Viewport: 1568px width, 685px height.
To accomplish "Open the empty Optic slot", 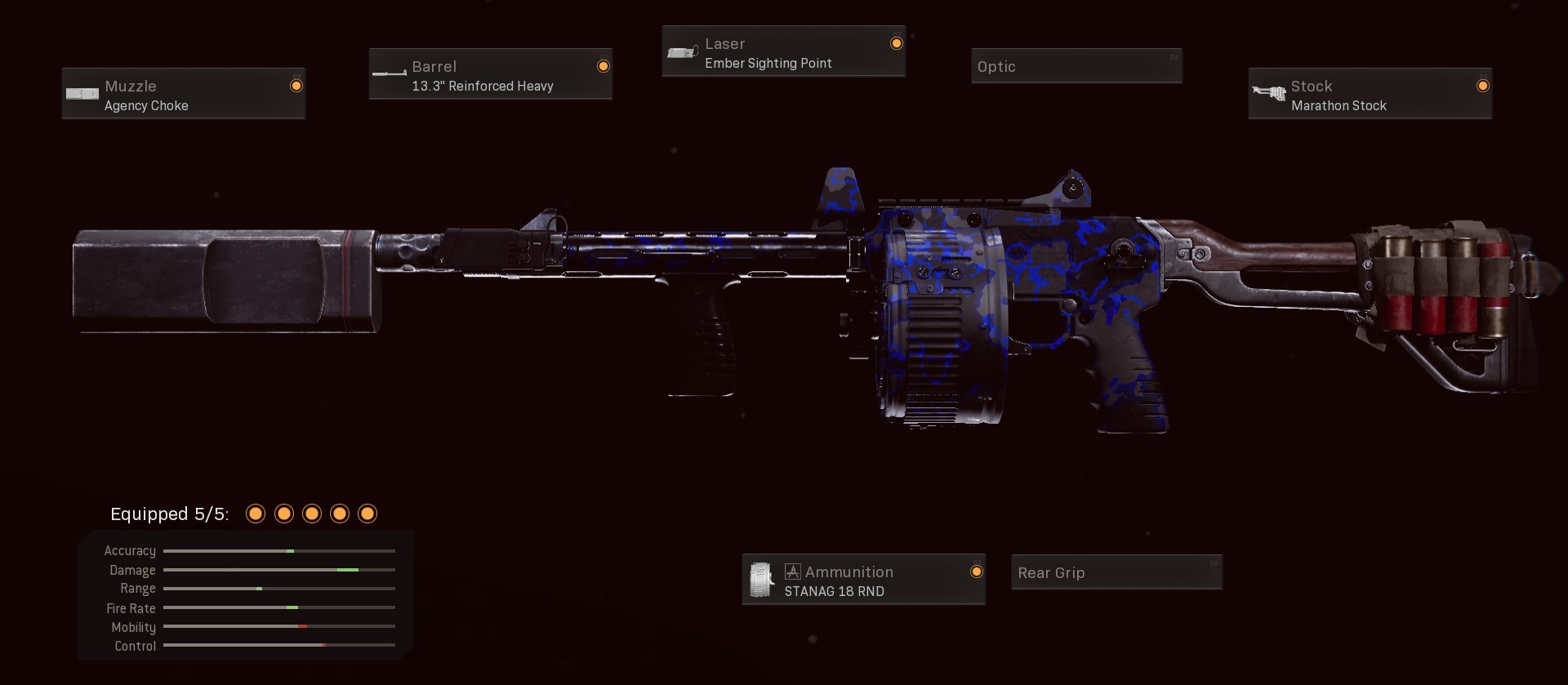I will point(1076,66).
